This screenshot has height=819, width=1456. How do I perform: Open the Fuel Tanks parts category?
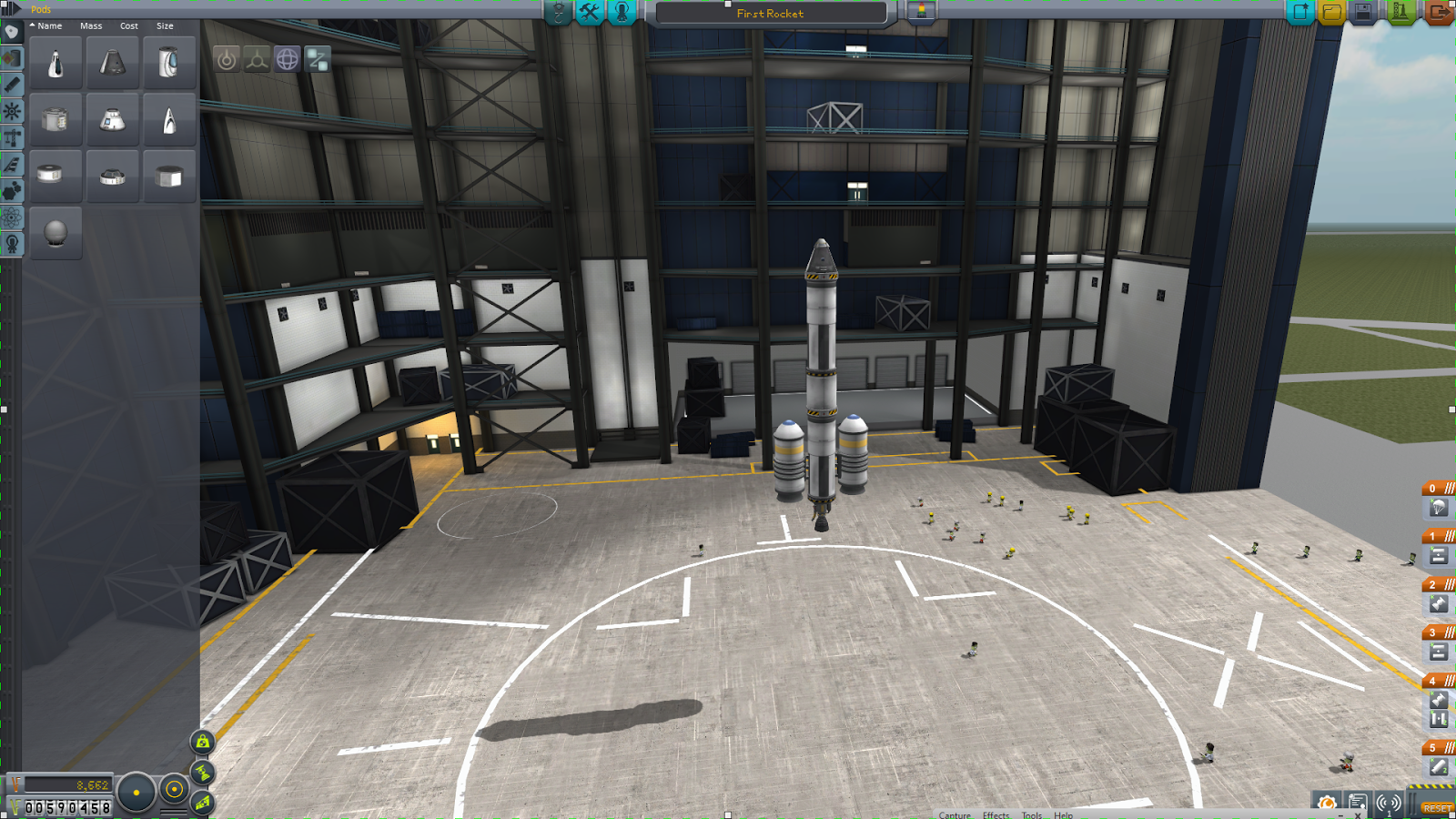(12, 59)
